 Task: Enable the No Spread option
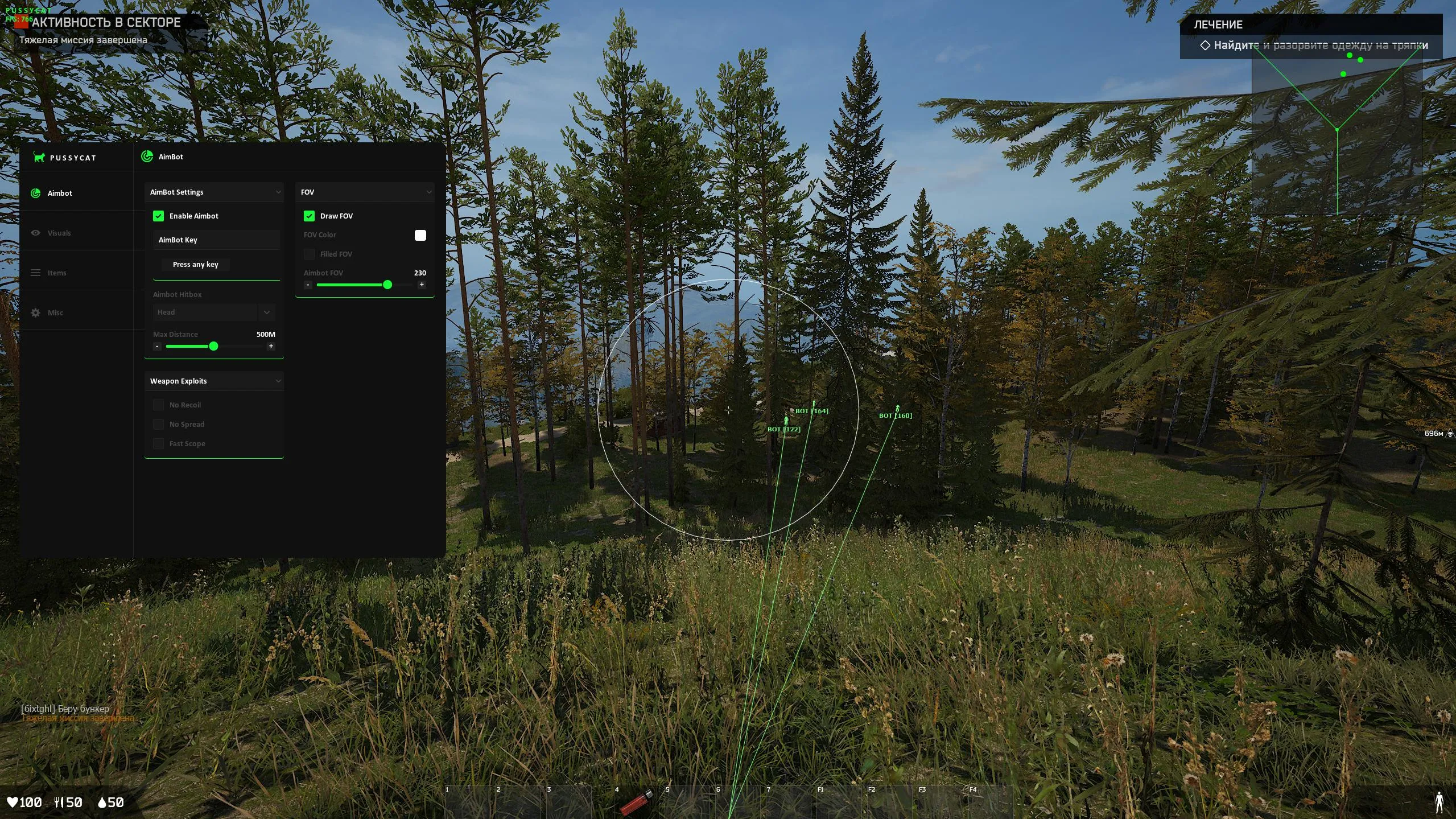[158, 424]
